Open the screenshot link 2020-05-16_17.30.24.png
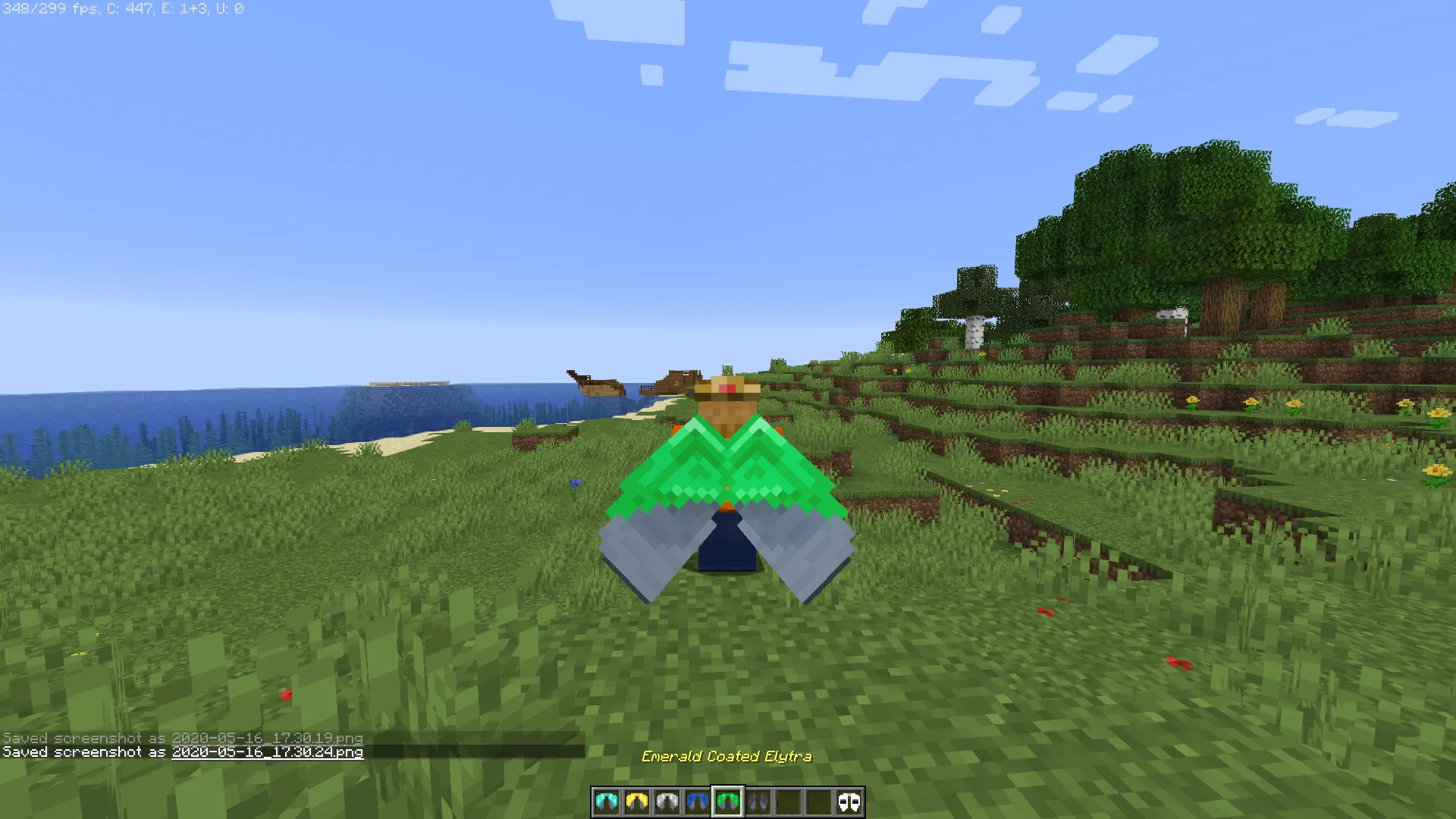The height and width of the screenshot is (819, 1456). click(x=267, y=753)
